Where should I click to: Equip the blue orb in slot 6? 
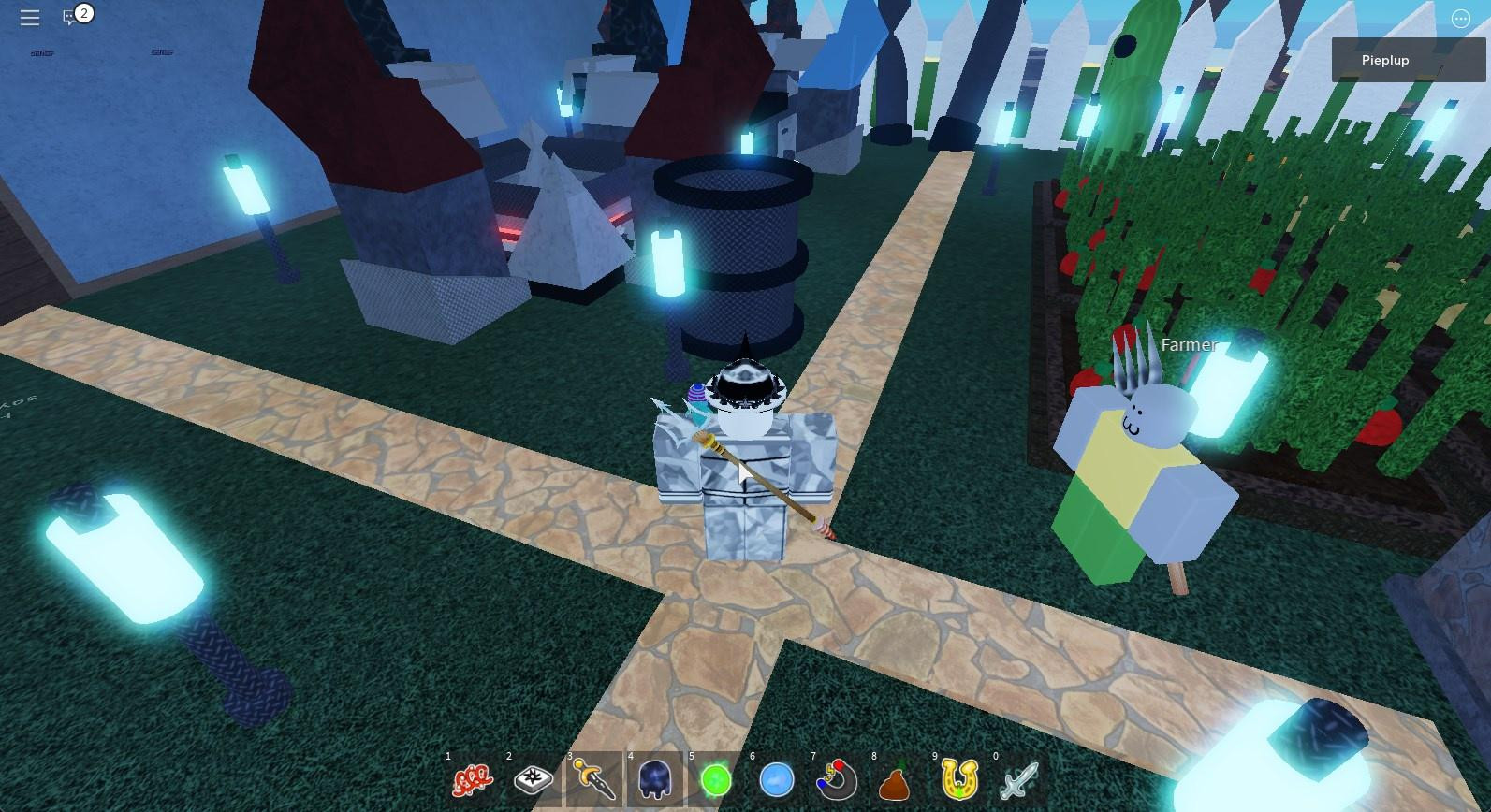click(x=777, y=778)
